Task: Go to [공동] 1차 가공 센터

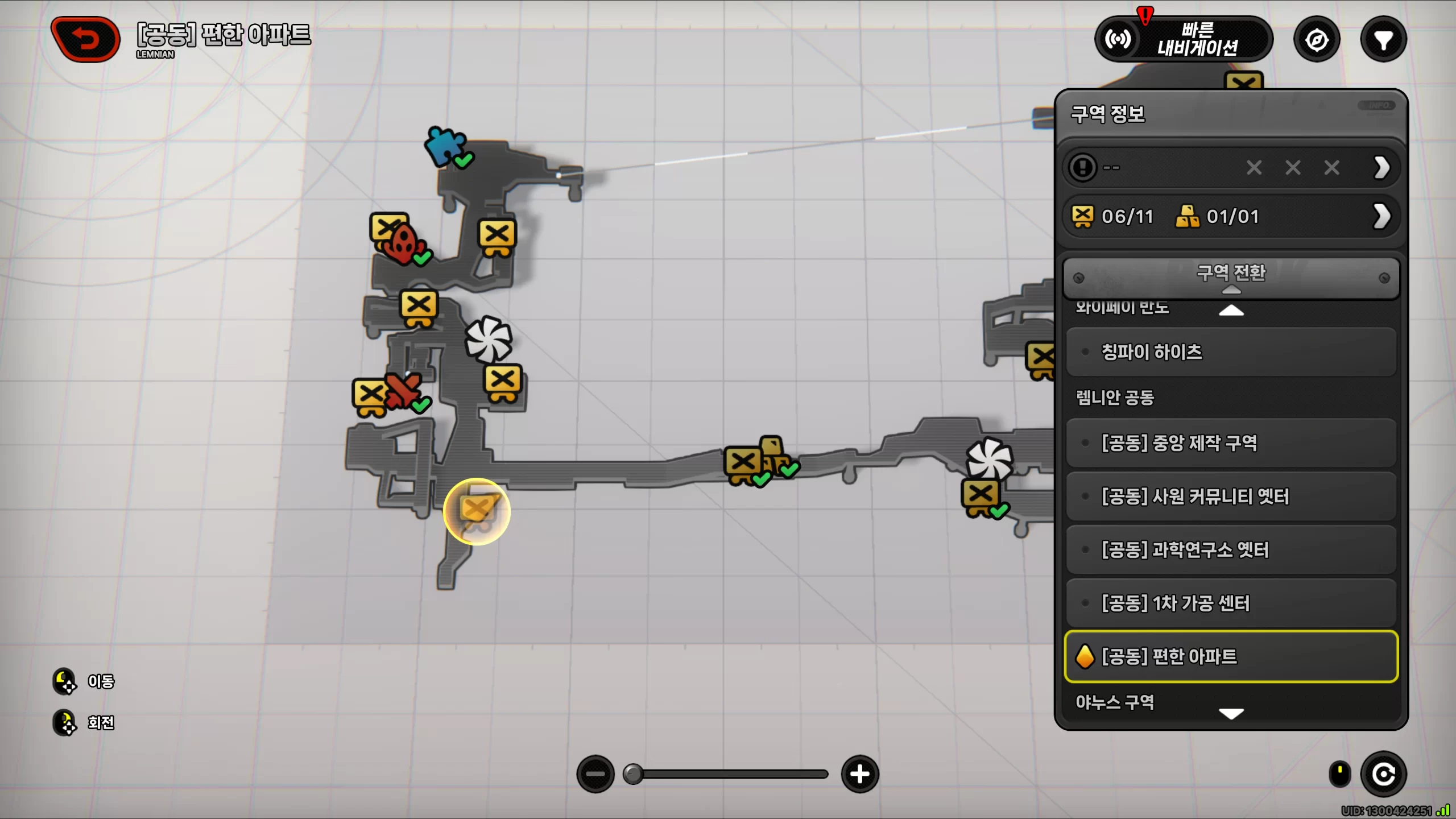Action: point(1230,603)
